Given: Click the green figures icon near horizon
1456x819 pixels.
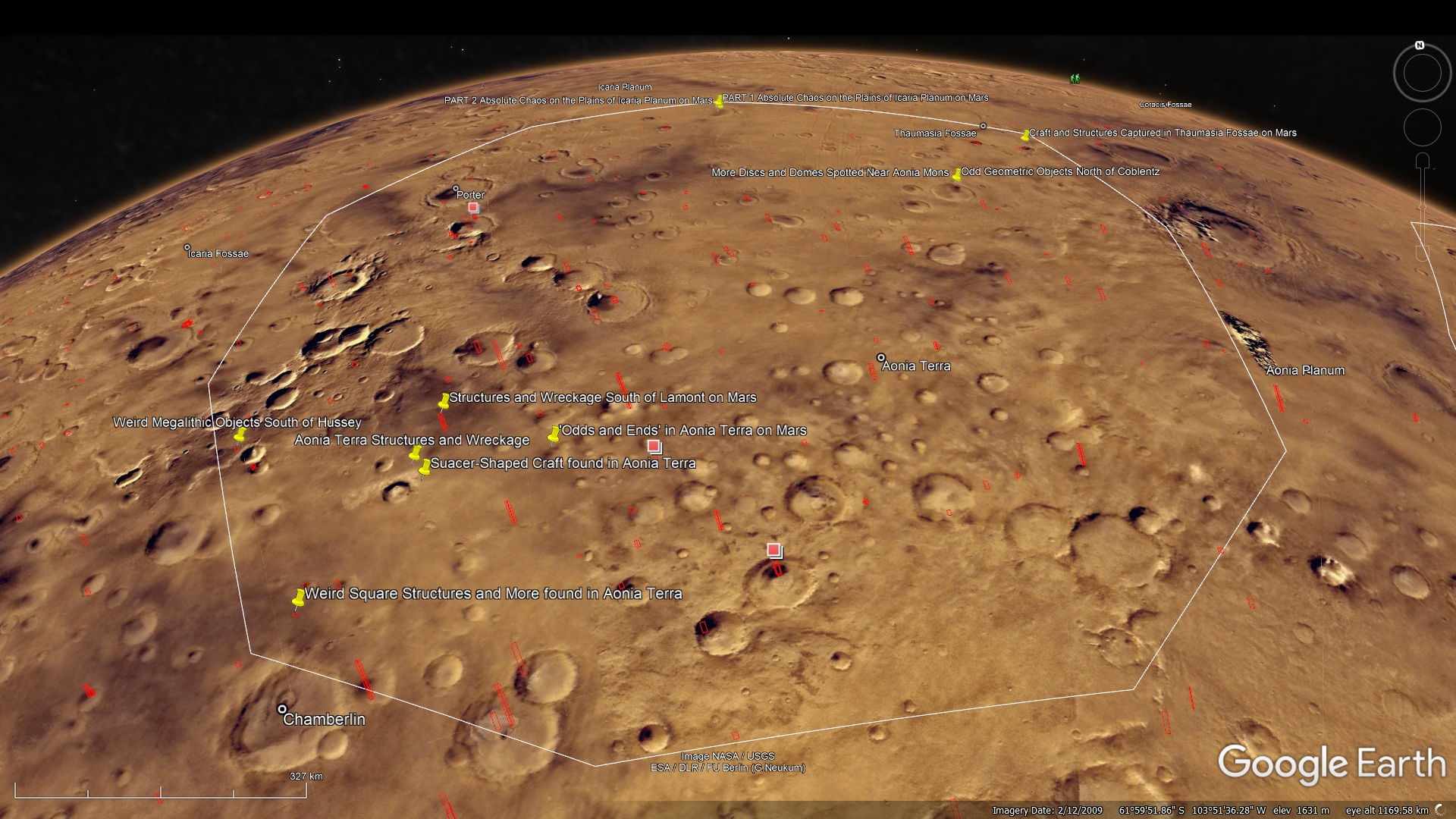Looking at the screenshot, I should pos(1075,78).
